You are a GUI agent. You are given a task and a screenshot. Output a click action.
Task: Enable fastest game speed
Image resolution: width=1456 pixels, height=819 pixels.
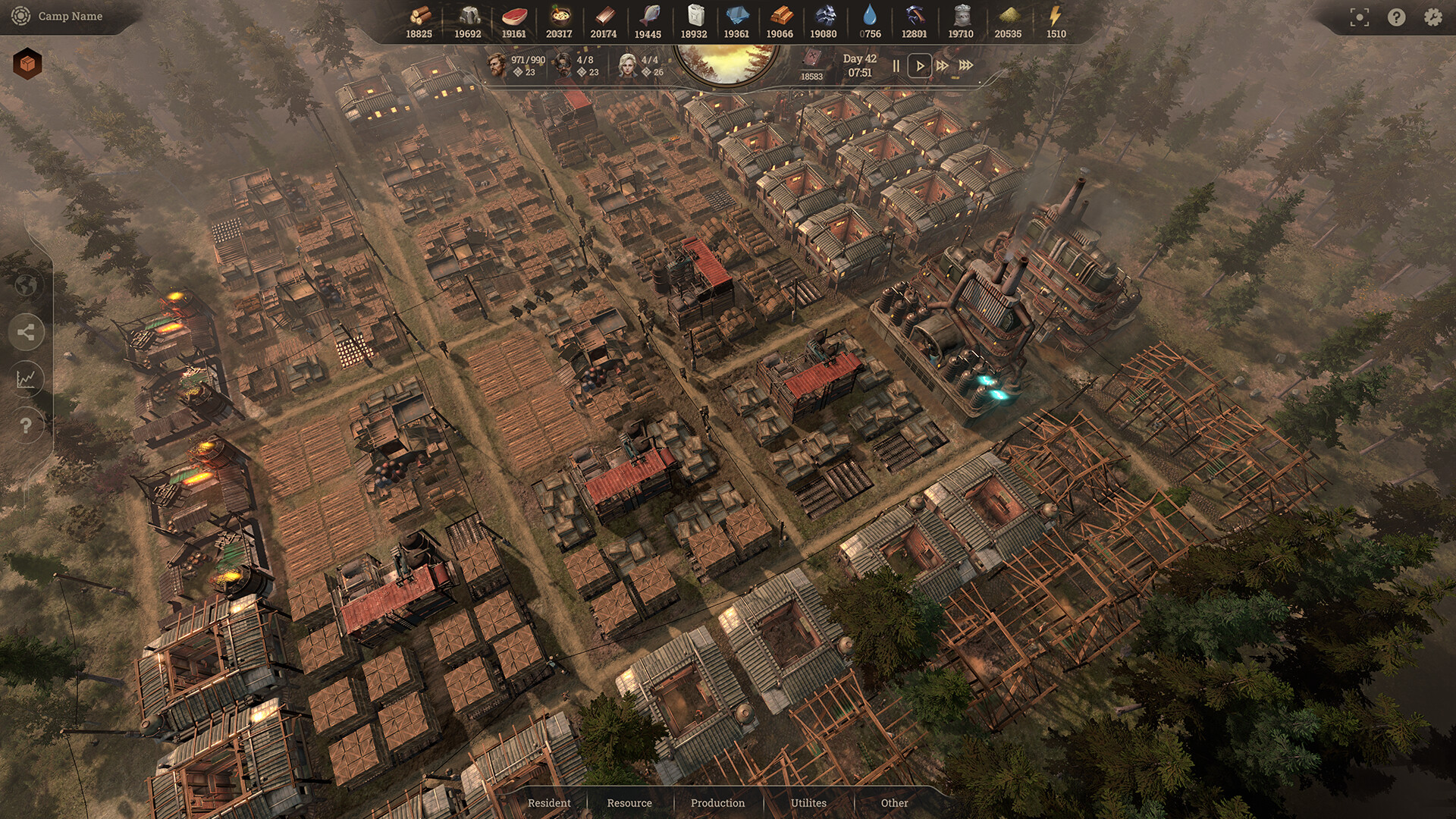coord(965,66)
